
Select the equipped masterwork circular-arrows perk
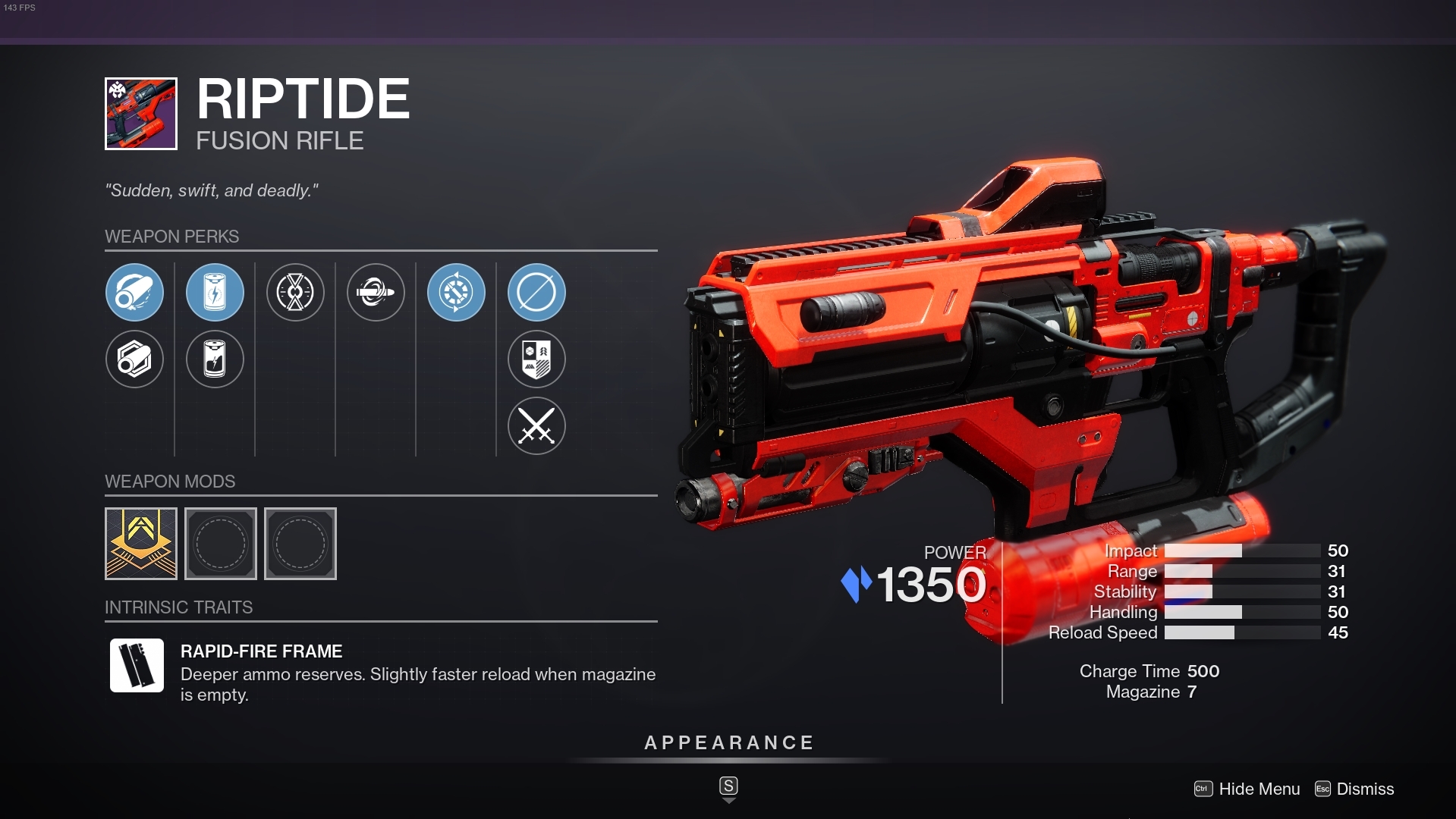(x=456, y=292)
